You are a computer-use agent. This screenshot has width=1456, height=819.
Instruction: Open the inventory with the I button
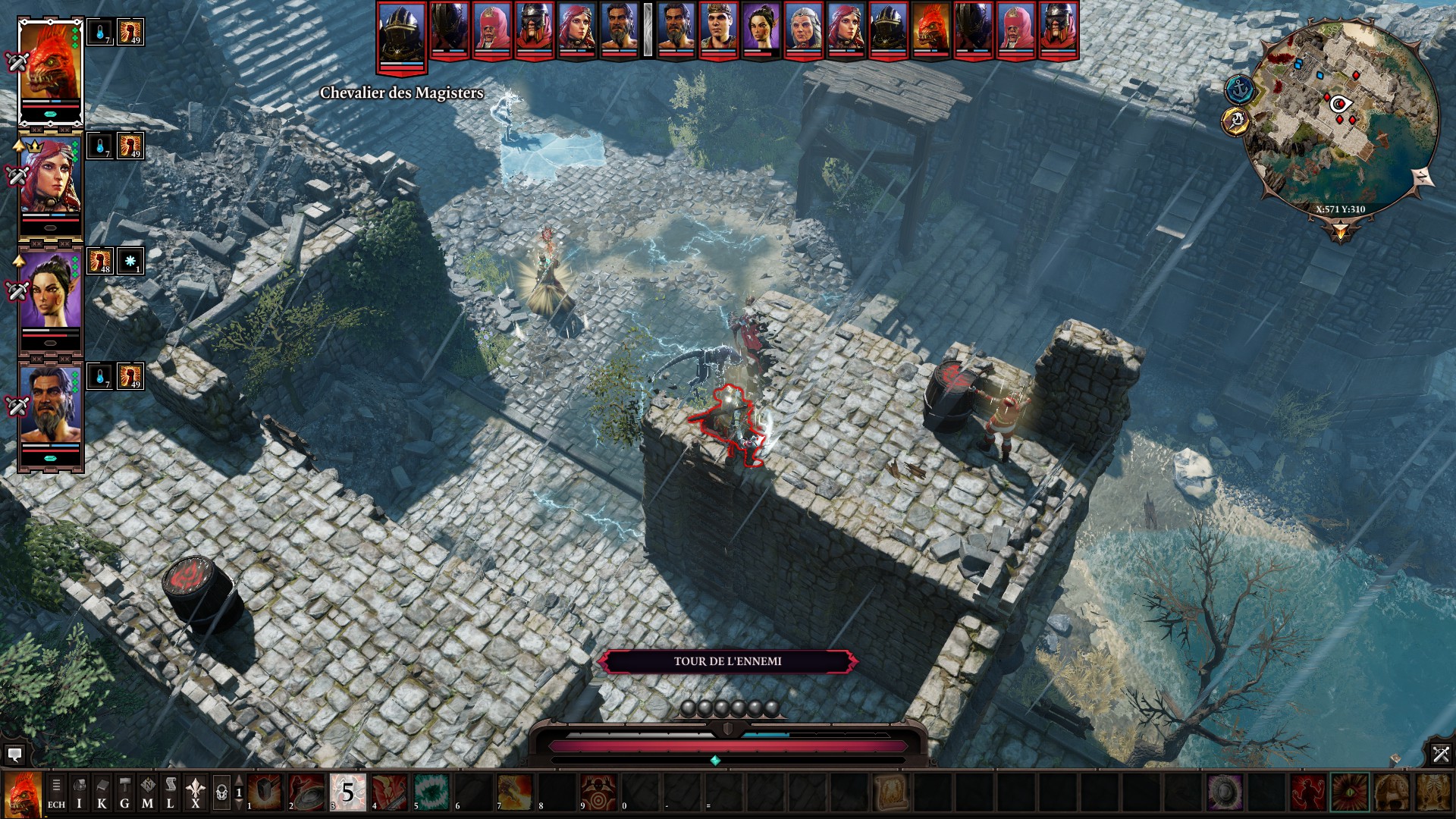(79, 793)
